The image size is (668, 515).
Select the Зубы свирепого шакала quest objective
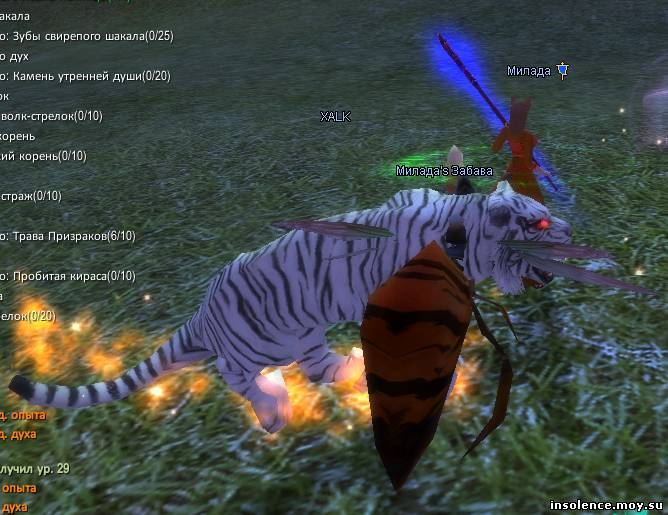(x=90, y=36)
